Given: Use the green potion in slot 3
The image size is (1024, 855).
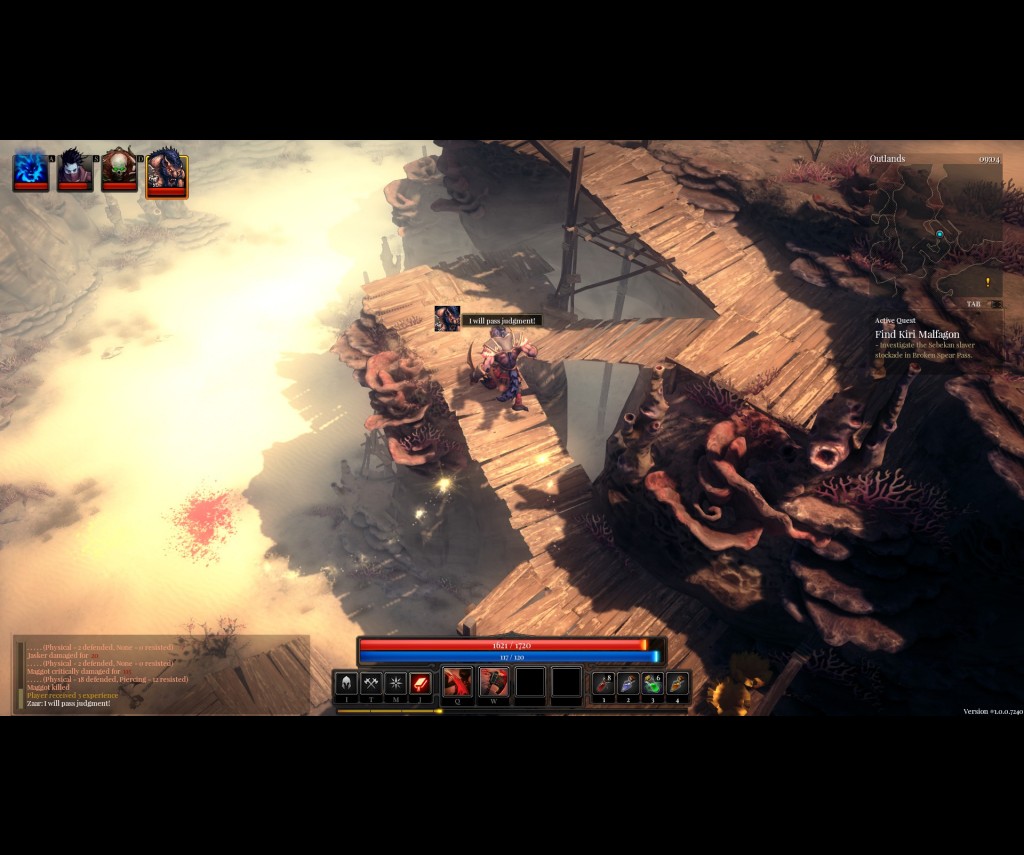Looking at the screenshot, I should pyautogui.click(x=653, y=683).
